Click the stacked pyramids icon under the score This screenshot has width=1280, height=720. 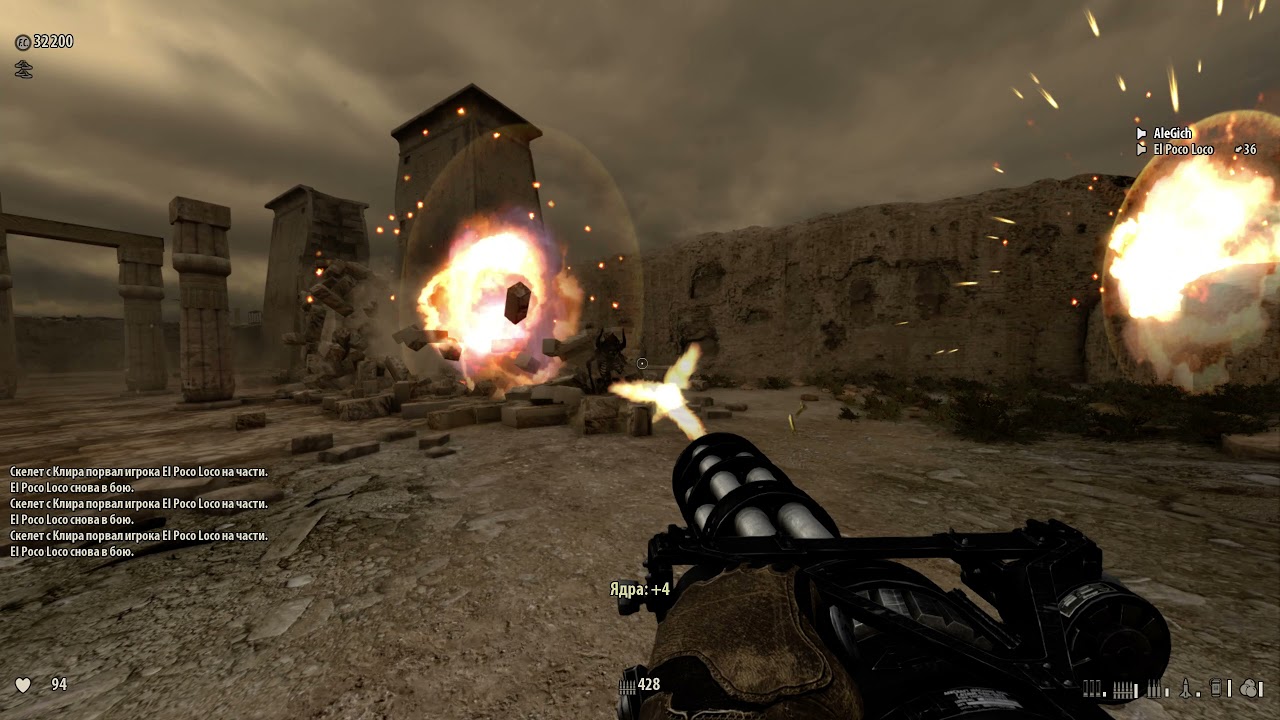(x=23, y=69)
